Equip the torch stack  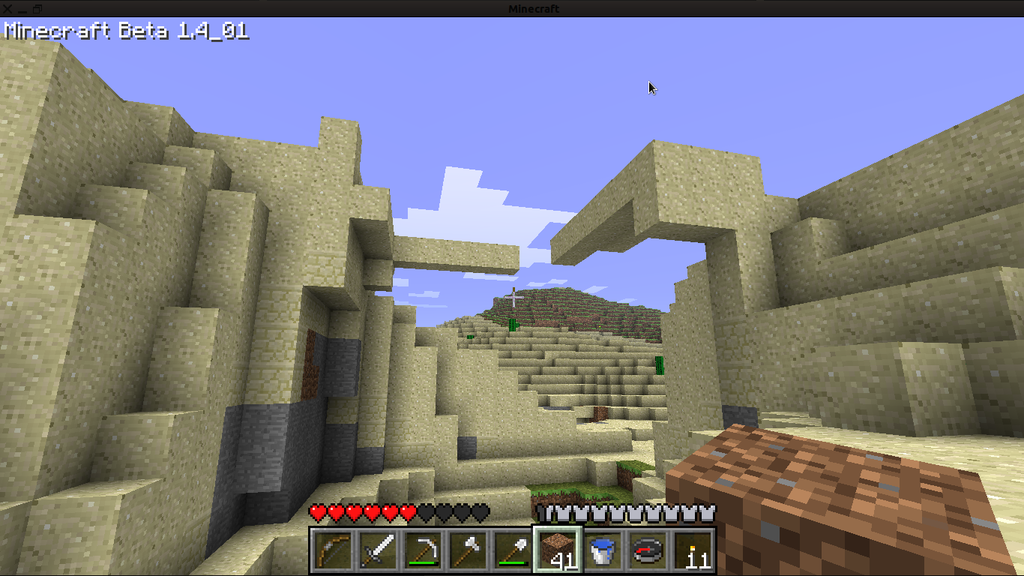pyautogui.click(x=693, y=550)
